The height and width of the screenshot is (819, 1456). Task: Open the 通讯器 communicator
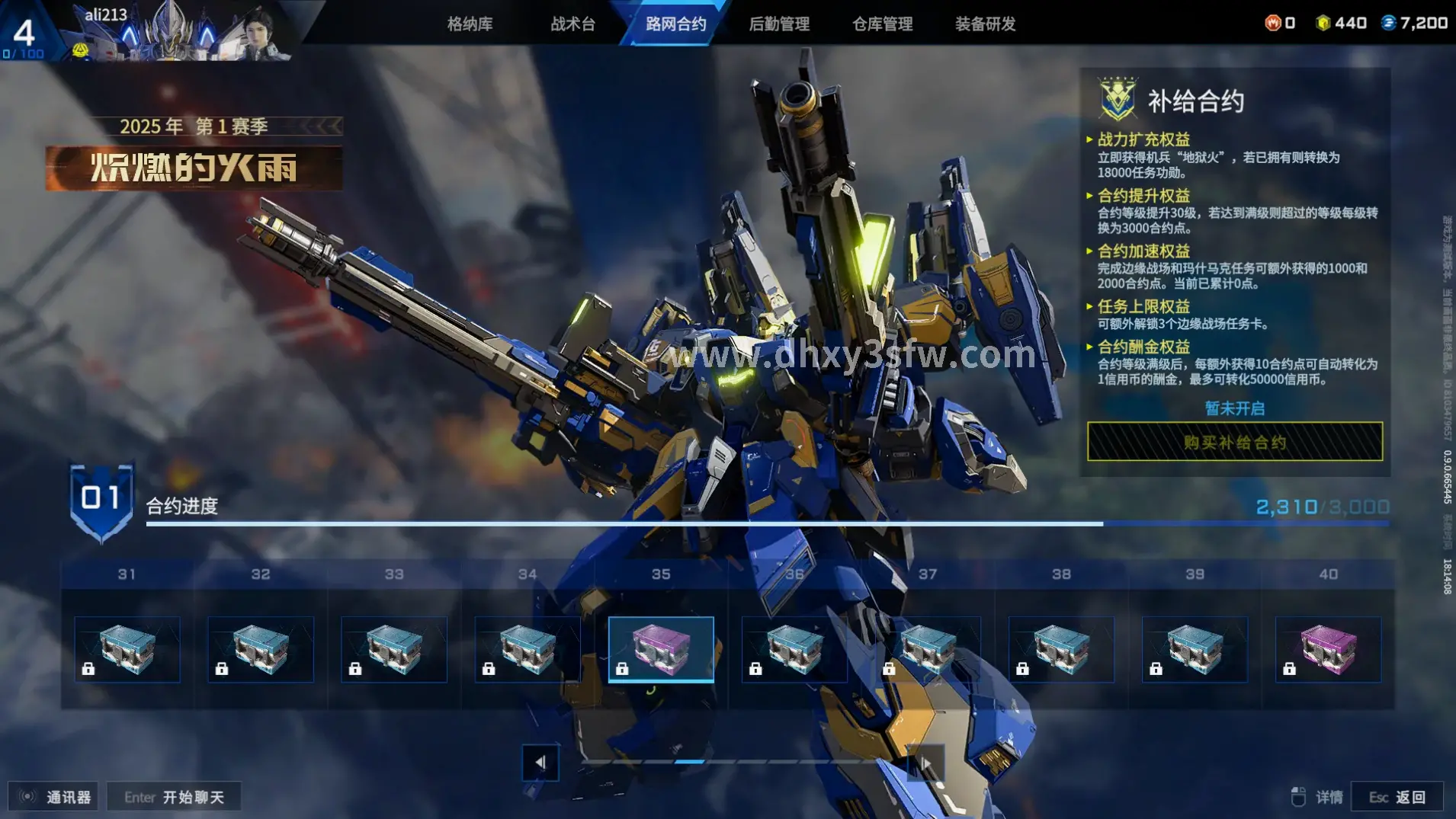[x=54, y=797]
